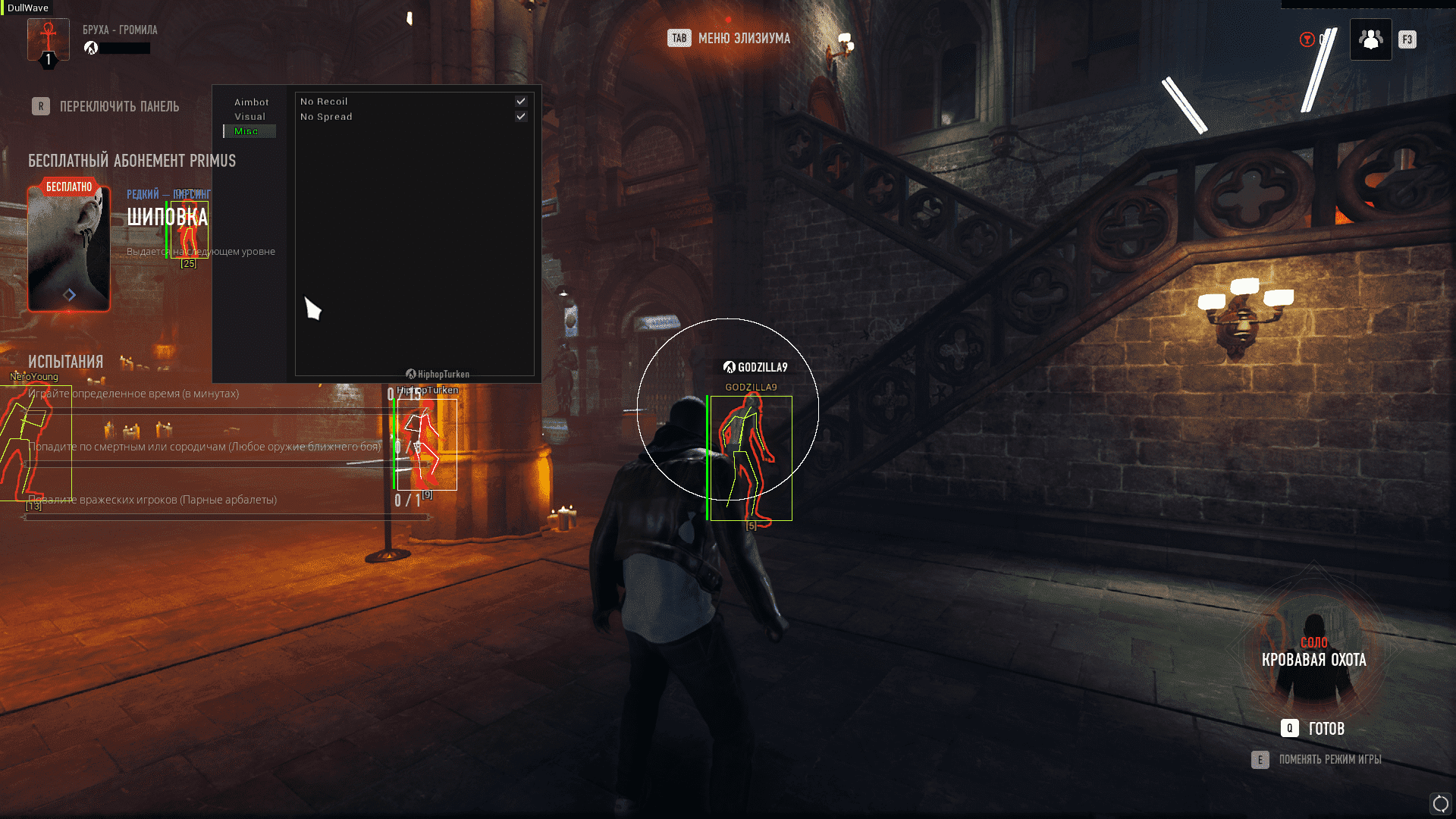1456x819 pixels.
Task: Select the melee weapon hits challenge row
Action: 205,447
